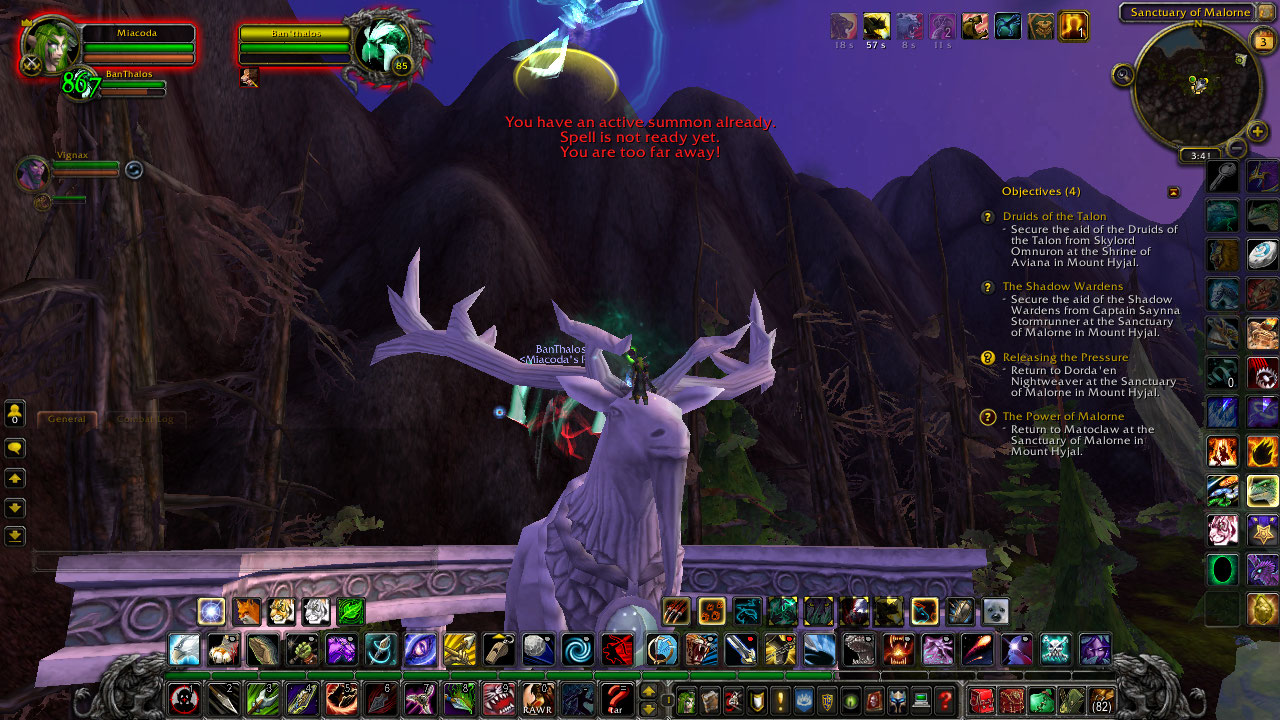The height and width of the screenshot is (720, 1280).
Task: Use the RAWR macro button
Action: click(x=537, y=699)
